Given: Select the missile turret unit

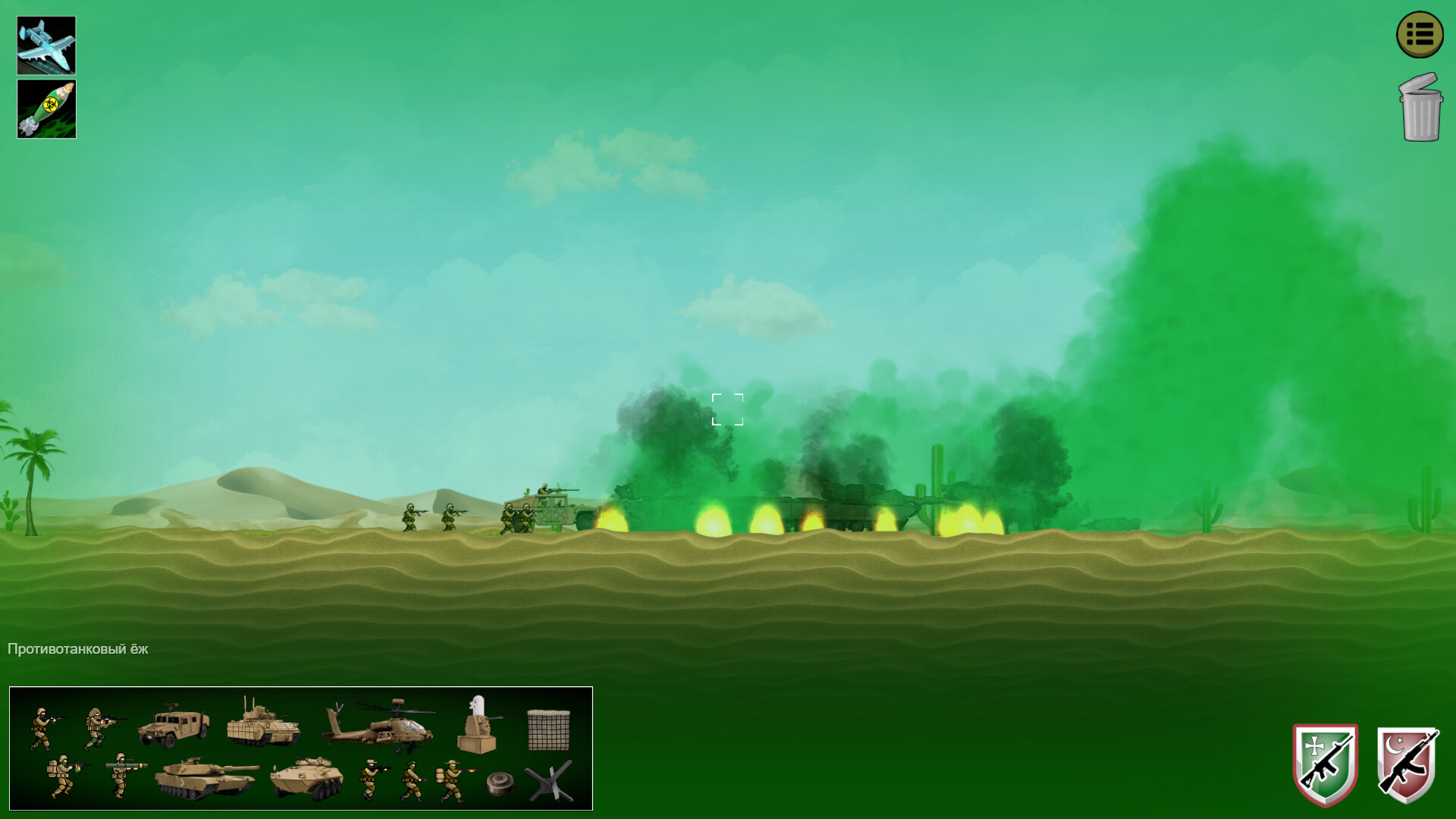Looking at the screenshot, I should 475,726.
